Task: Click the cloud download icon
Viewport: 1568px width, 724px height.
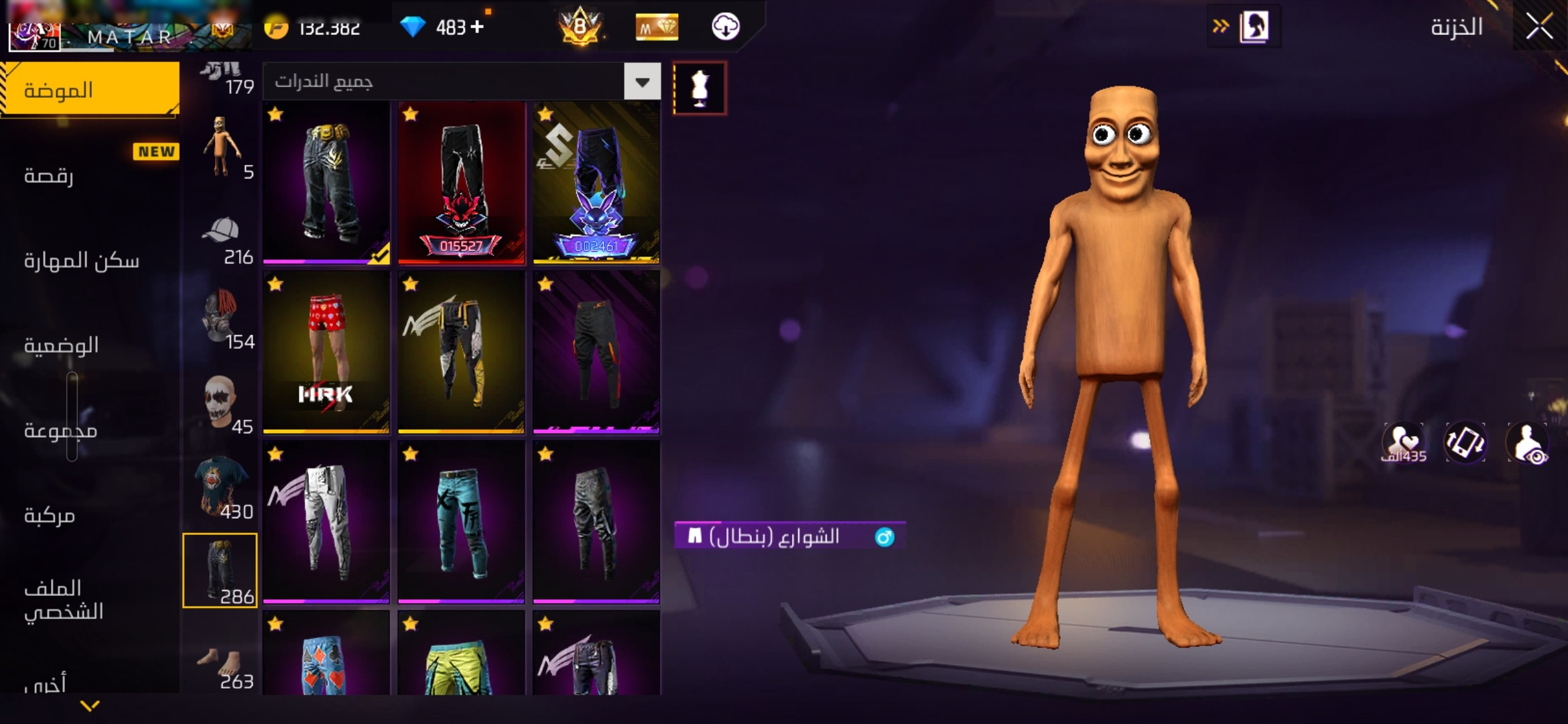Action: (725, 27)
